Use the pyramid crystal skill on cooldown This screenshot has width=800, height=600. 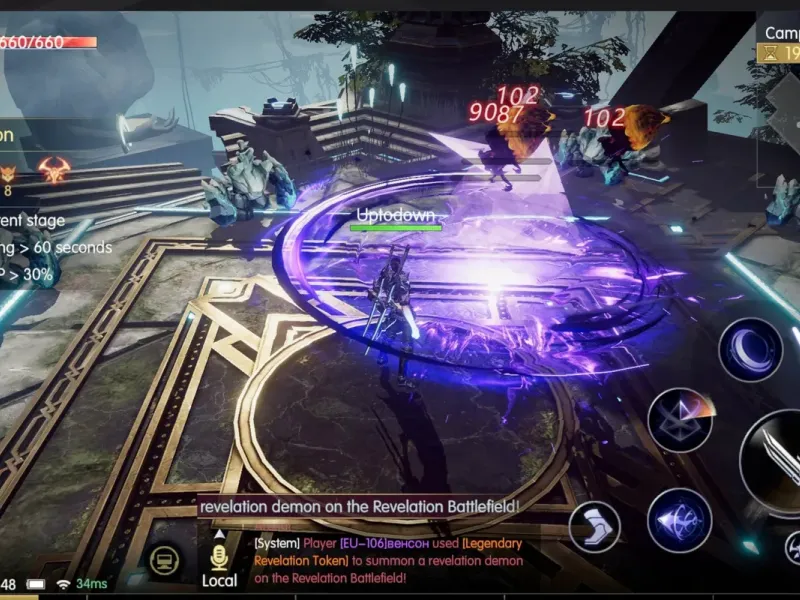680,420
